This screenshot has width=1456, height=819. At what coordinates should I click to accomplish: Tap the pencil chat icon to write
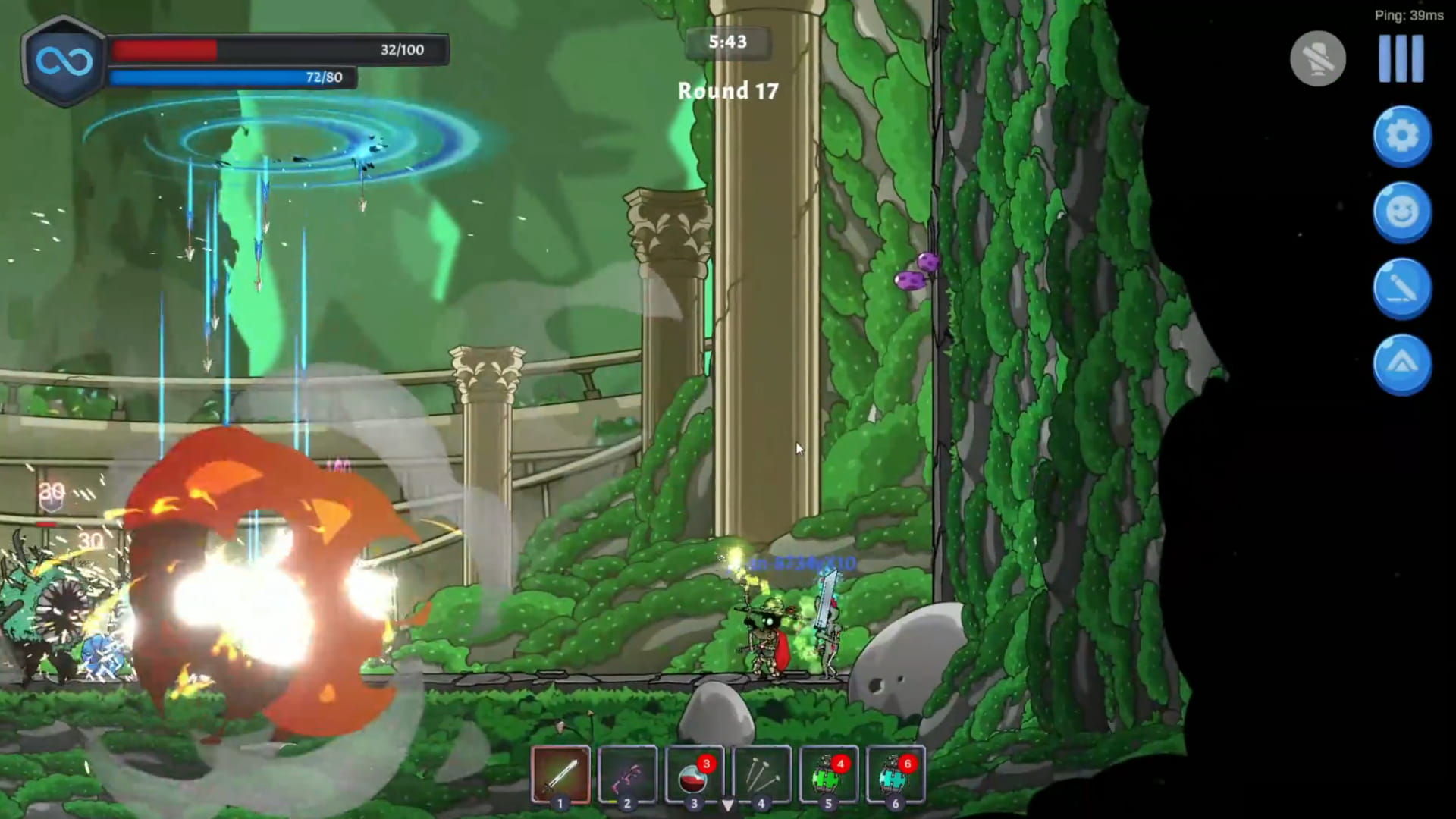click(x=1402, y=287)
